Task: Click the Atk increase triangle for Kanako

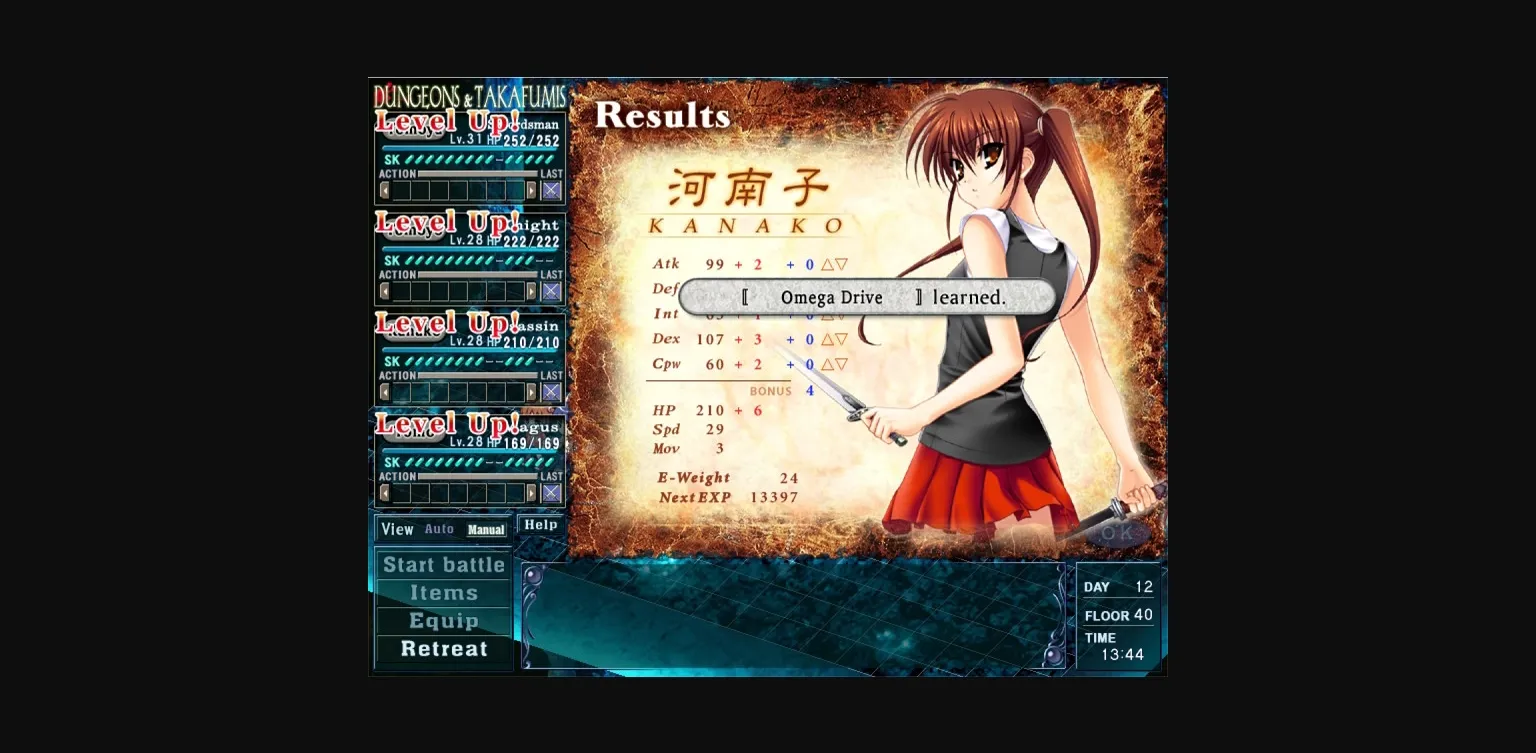Action: (x=829, y=264)
